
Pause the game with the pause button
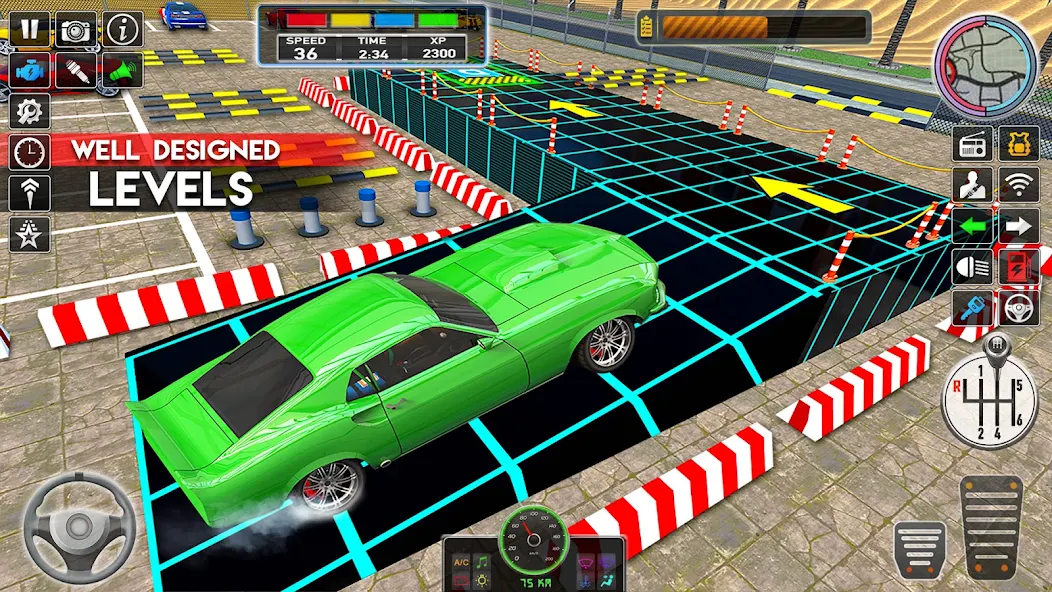(30, 29)
